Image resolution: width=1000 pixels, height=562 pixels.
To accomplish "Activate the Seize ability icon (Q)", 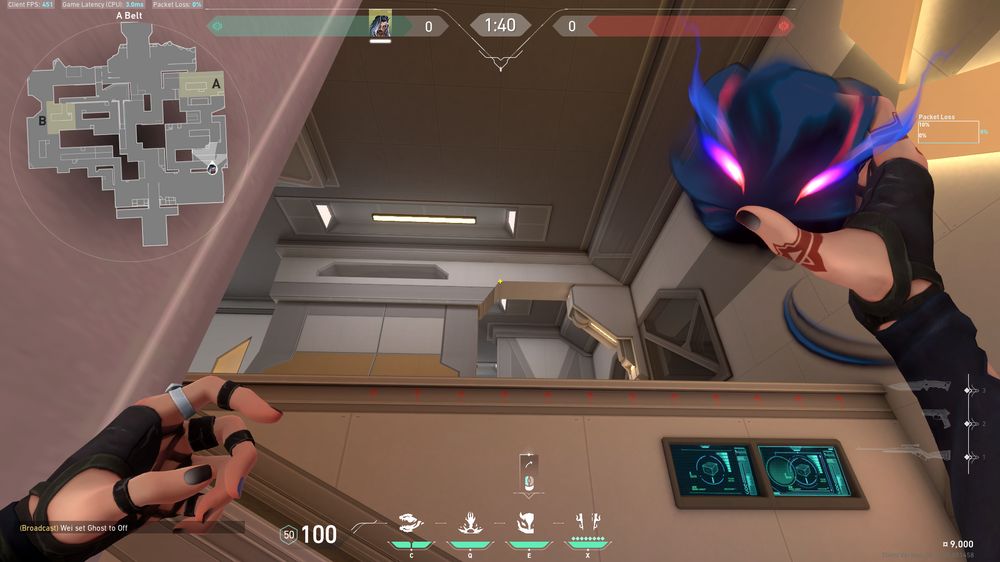I will point(467,523).
